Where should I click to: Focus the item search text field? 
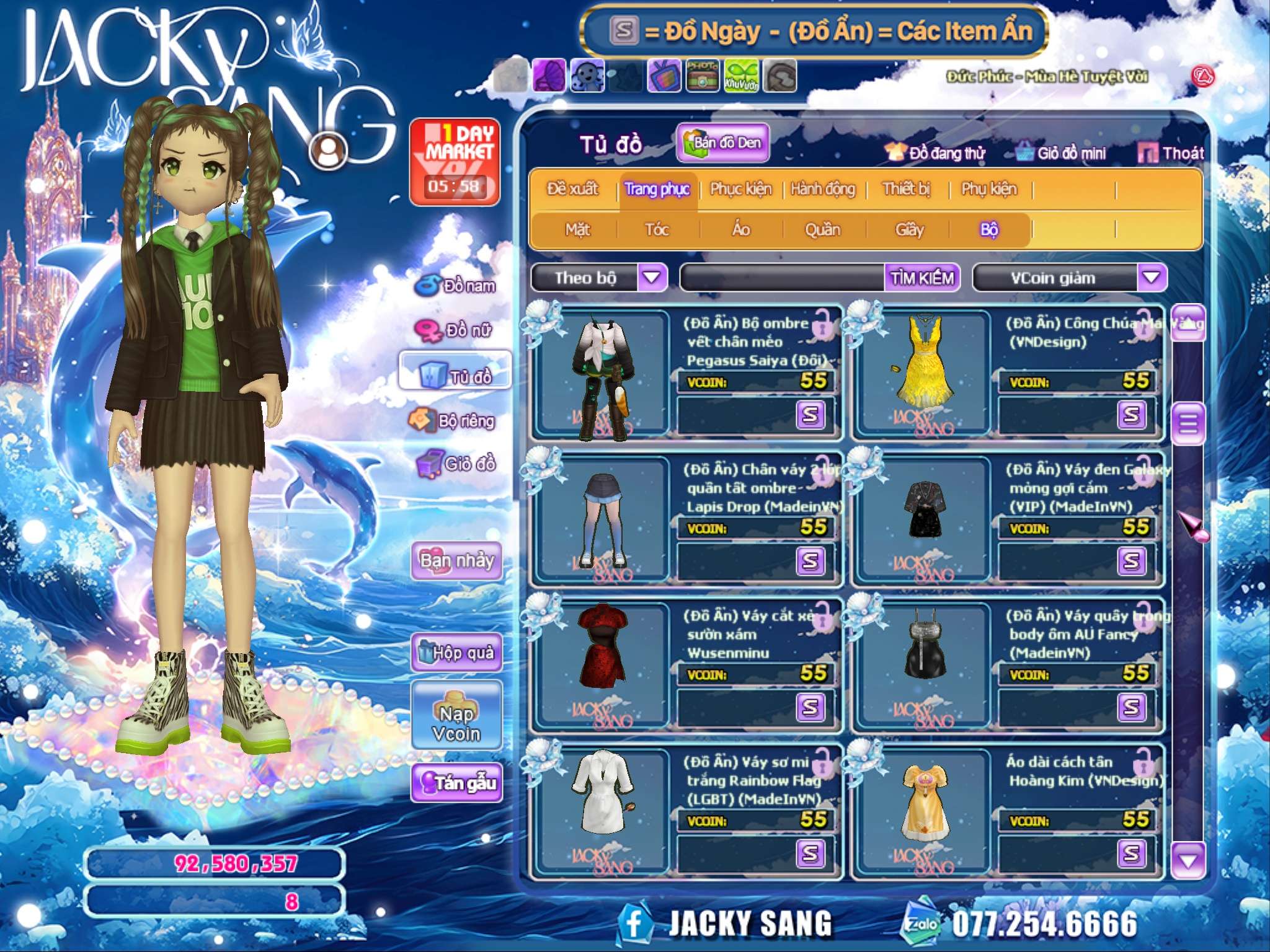coord(783,278)
